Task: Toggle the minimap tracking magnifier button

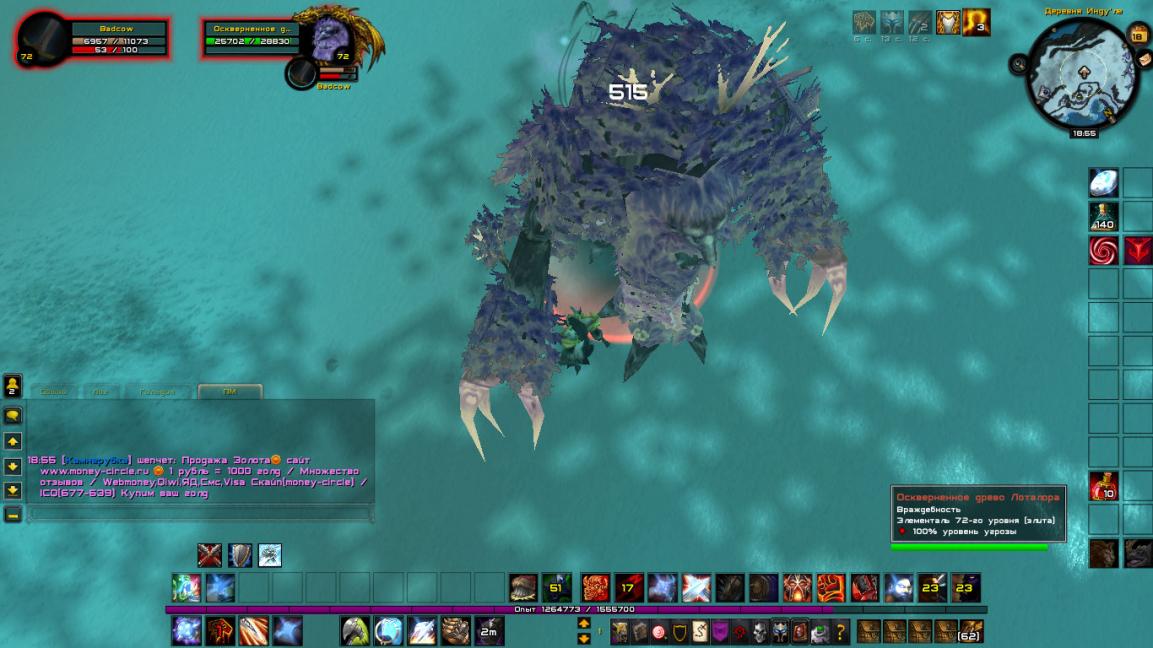Action: (1018, 63)
